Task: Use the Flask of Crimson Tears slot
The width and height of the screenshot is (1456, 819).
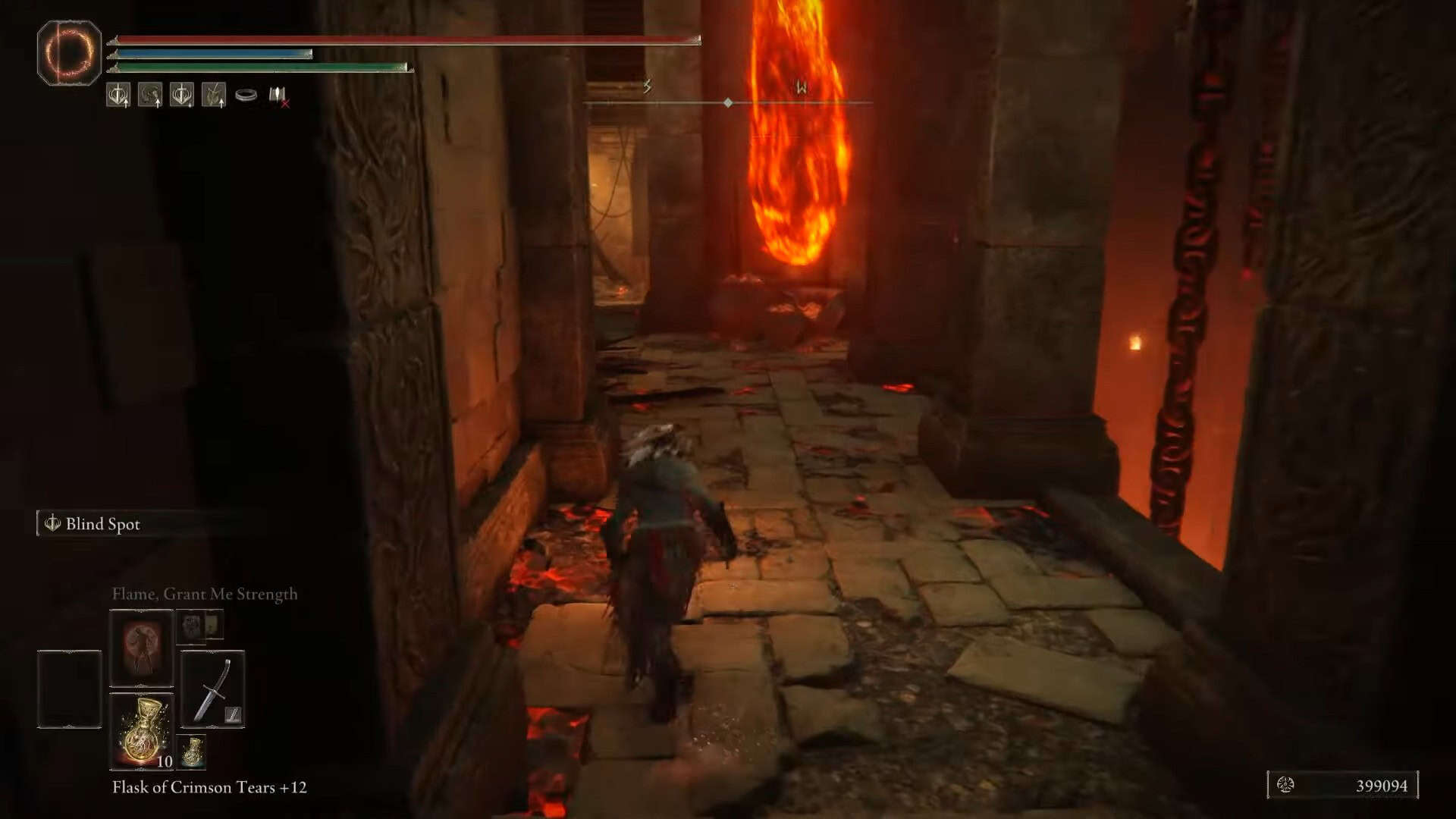Action: point(142,731)
